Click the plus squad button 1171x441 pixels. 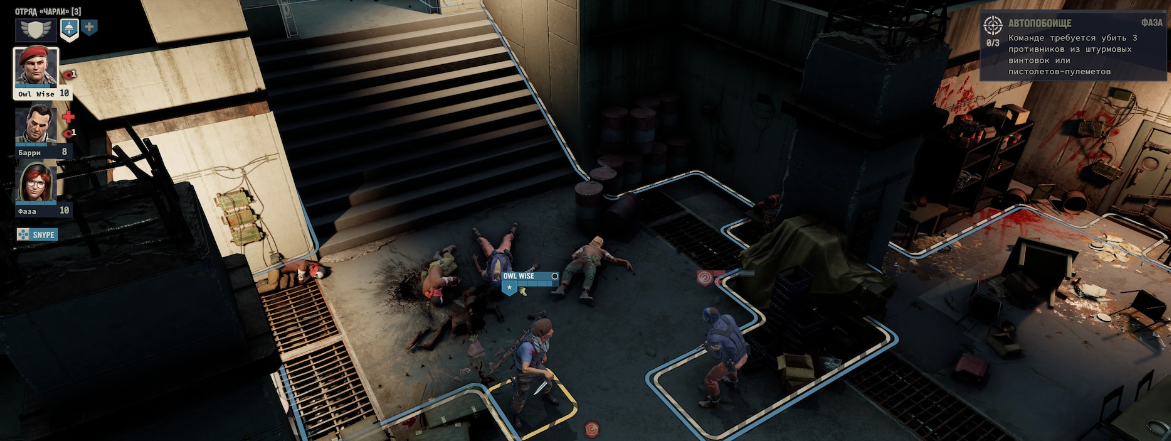(x=90, y=27)
